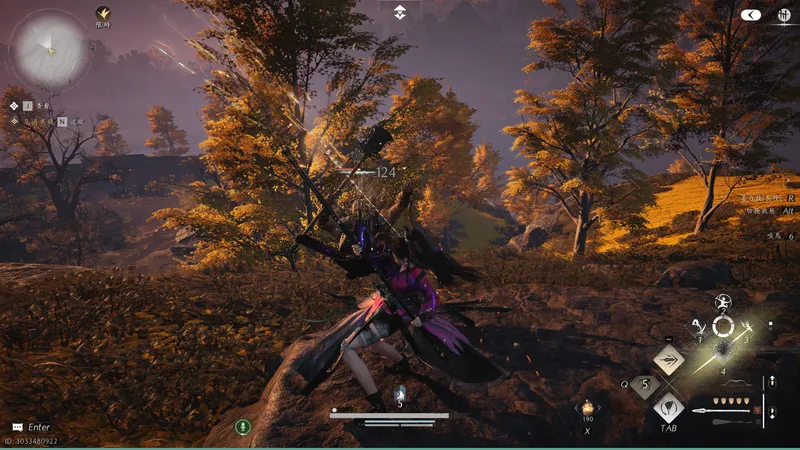Image resolution: width=800 pixels, height=450 pixels.
Task: Toggle the green microphone voice chat icon
Action: [x=242, y=426]
